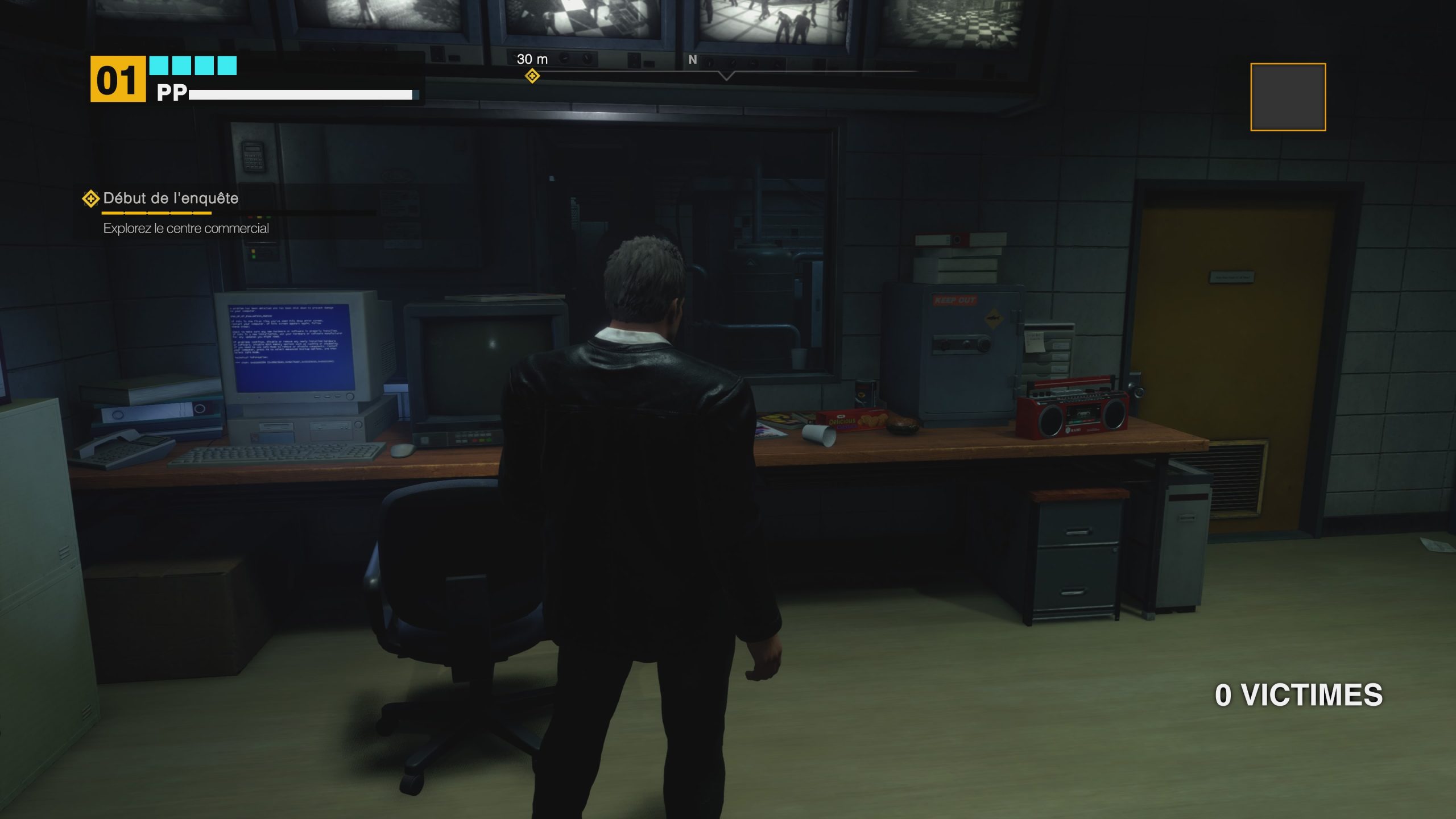Click the fish warning decal on the safe door
Screen dimensions: 1456x819
pos(994,318)
